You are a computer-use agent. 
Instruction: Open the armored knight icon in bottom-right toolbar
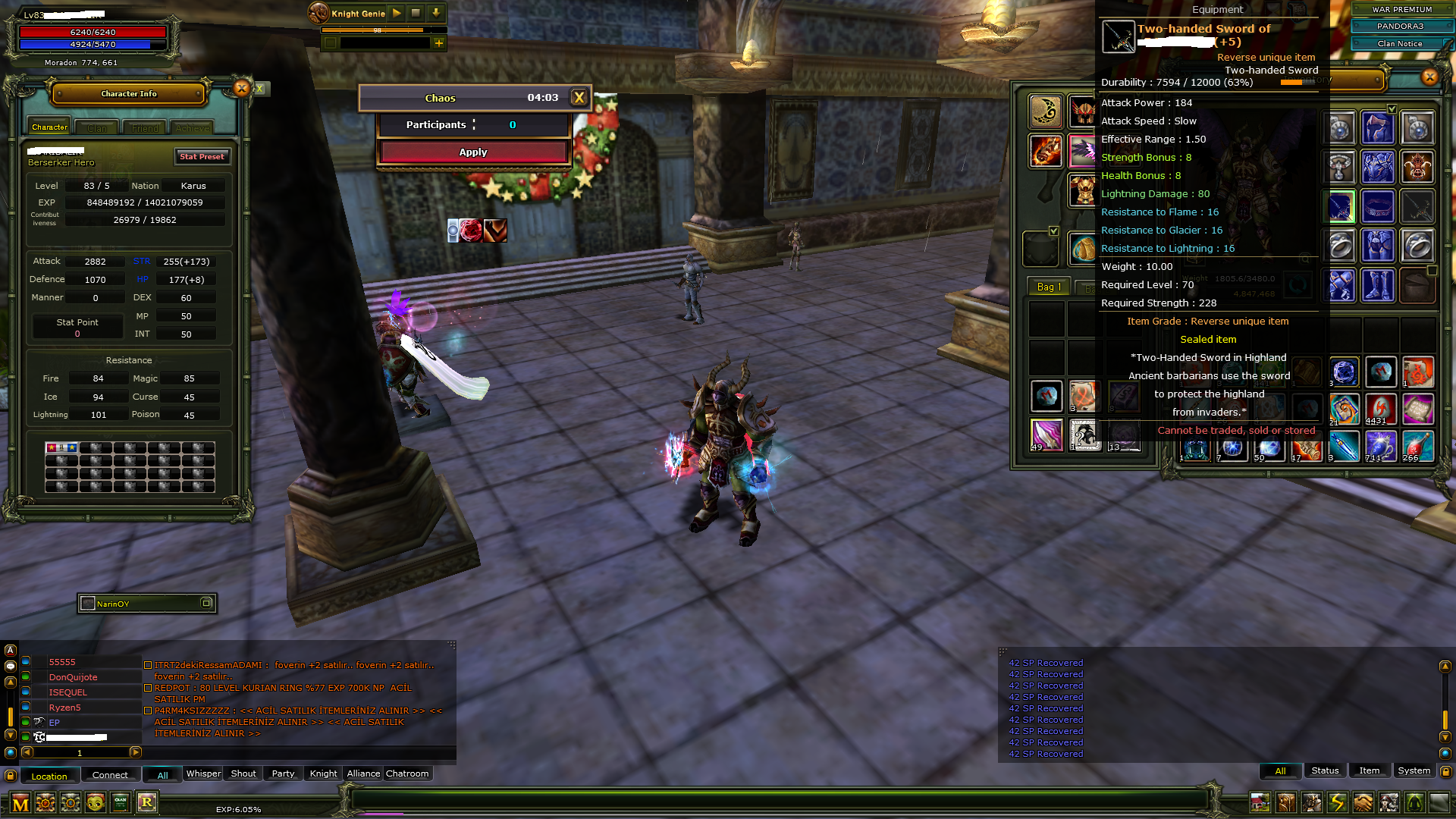pyautogui.click(x=1312, y=802)
